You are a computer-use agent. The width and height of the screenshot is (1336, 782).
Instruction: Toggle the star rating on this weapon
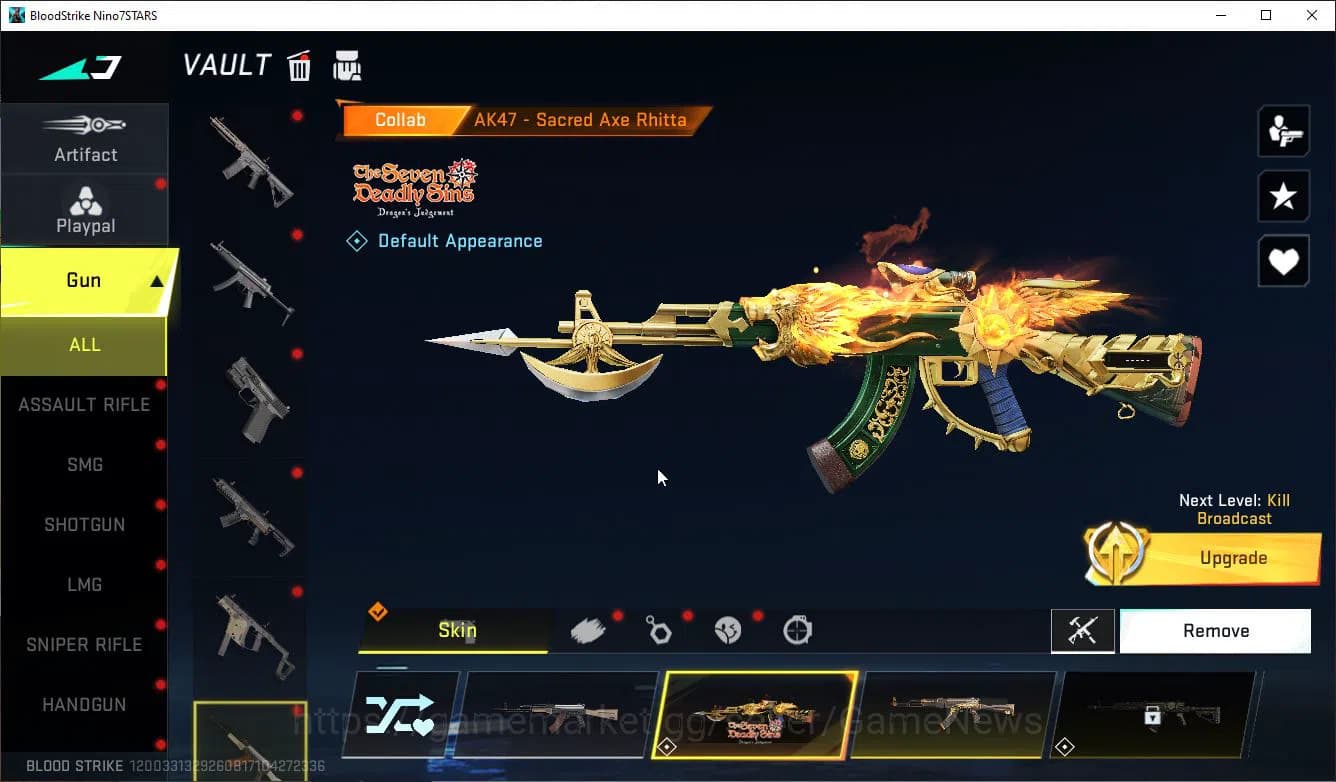[x=1283, y=196]
